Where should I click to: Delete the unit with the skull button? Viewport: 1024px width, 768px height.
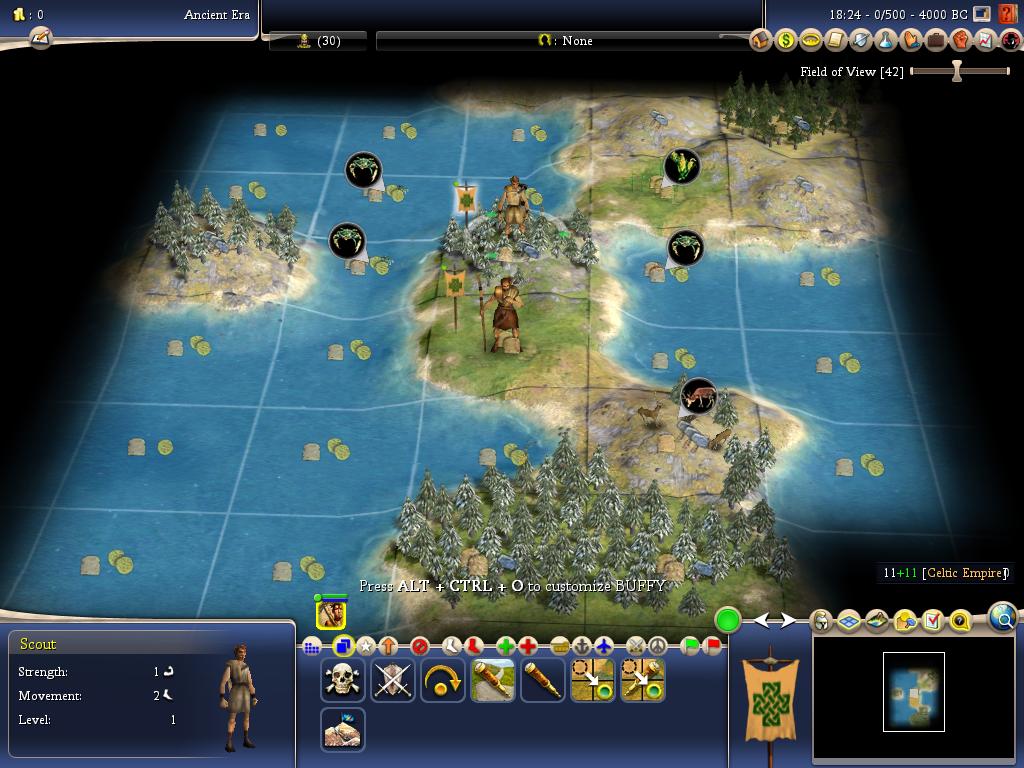[342, 680]
